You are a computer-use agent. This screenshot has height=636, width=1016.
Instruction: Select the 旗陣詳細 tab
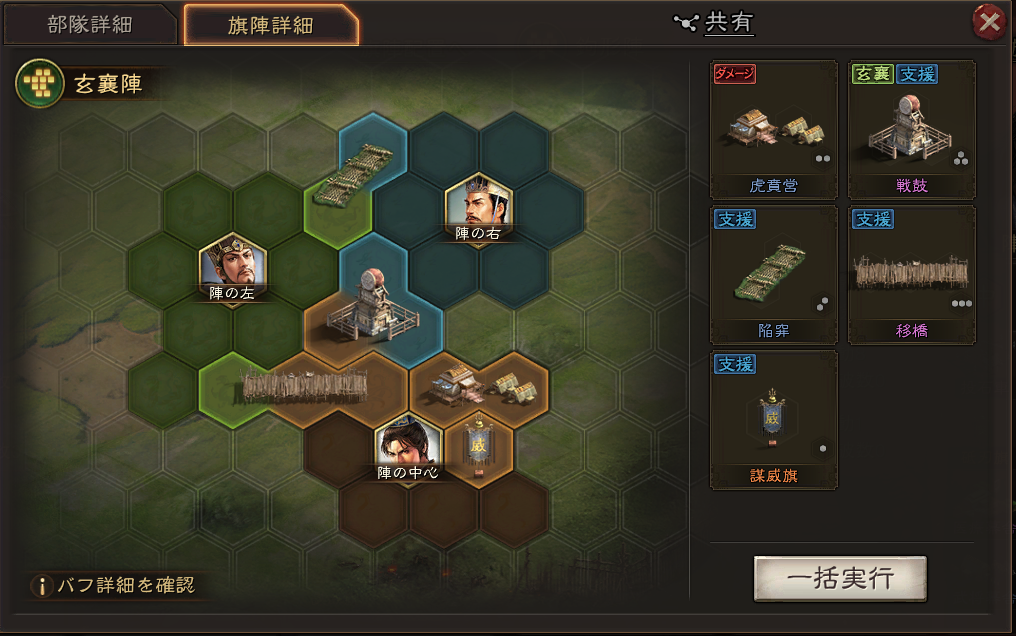(x=269, y=25)
